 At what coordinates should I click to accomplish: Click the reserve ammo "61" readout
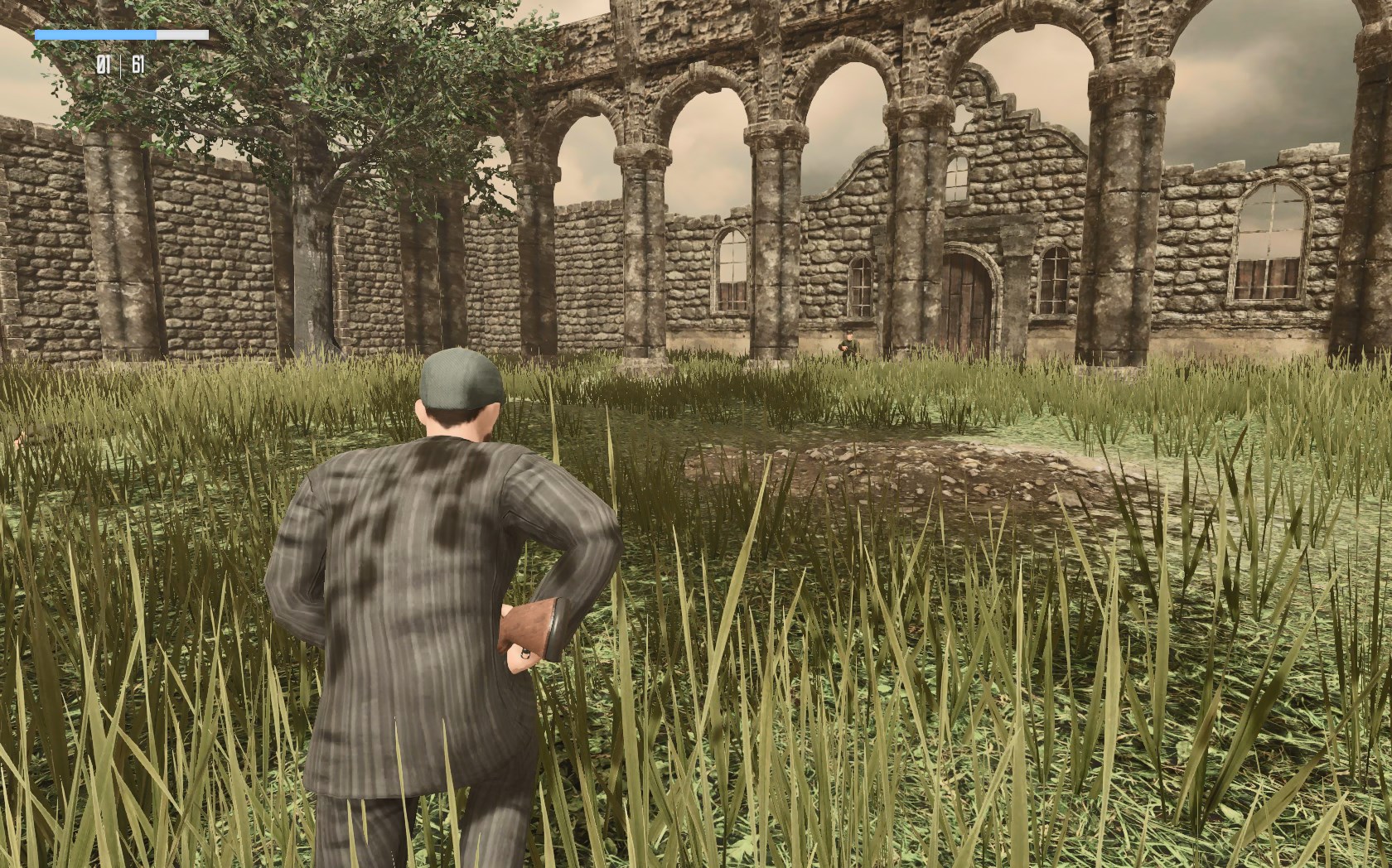pyautogui.click(x=137, y=65)
